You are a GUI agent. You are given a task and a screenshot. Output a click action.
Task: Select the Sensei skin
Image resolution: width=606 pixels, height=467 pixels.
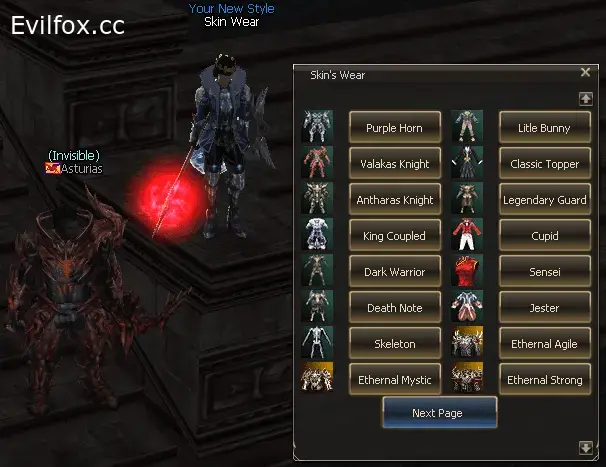coord(544,272)
